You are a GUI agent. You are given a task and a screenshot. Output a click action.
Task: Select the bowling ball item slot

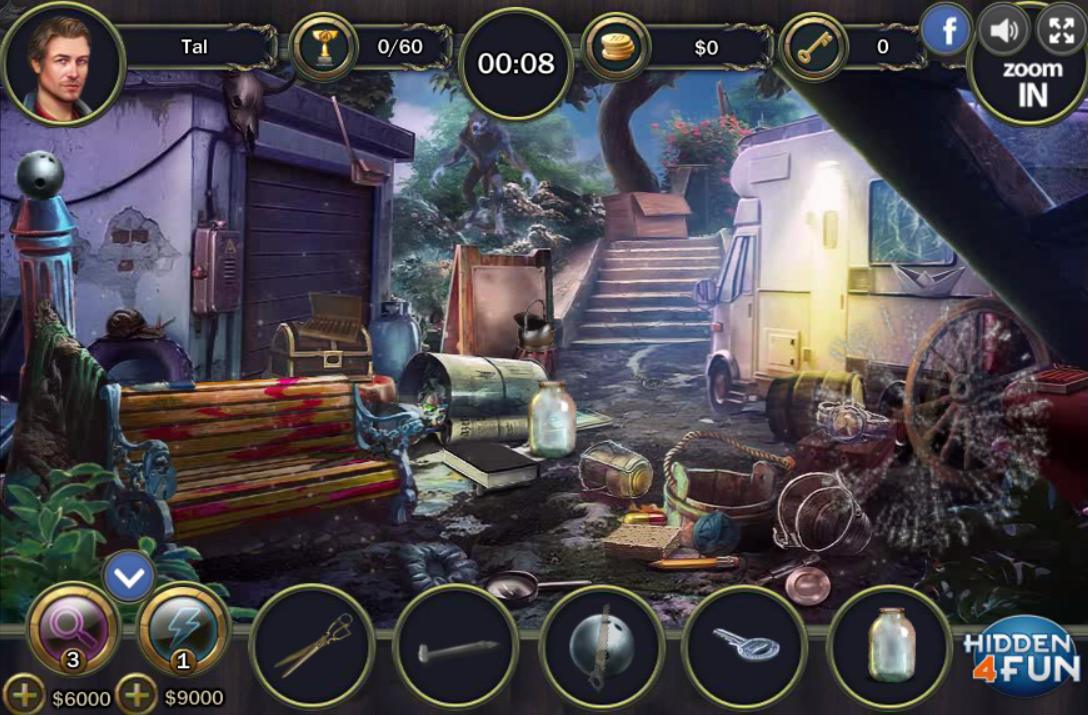pyautogui.click(x=601, y=646)
